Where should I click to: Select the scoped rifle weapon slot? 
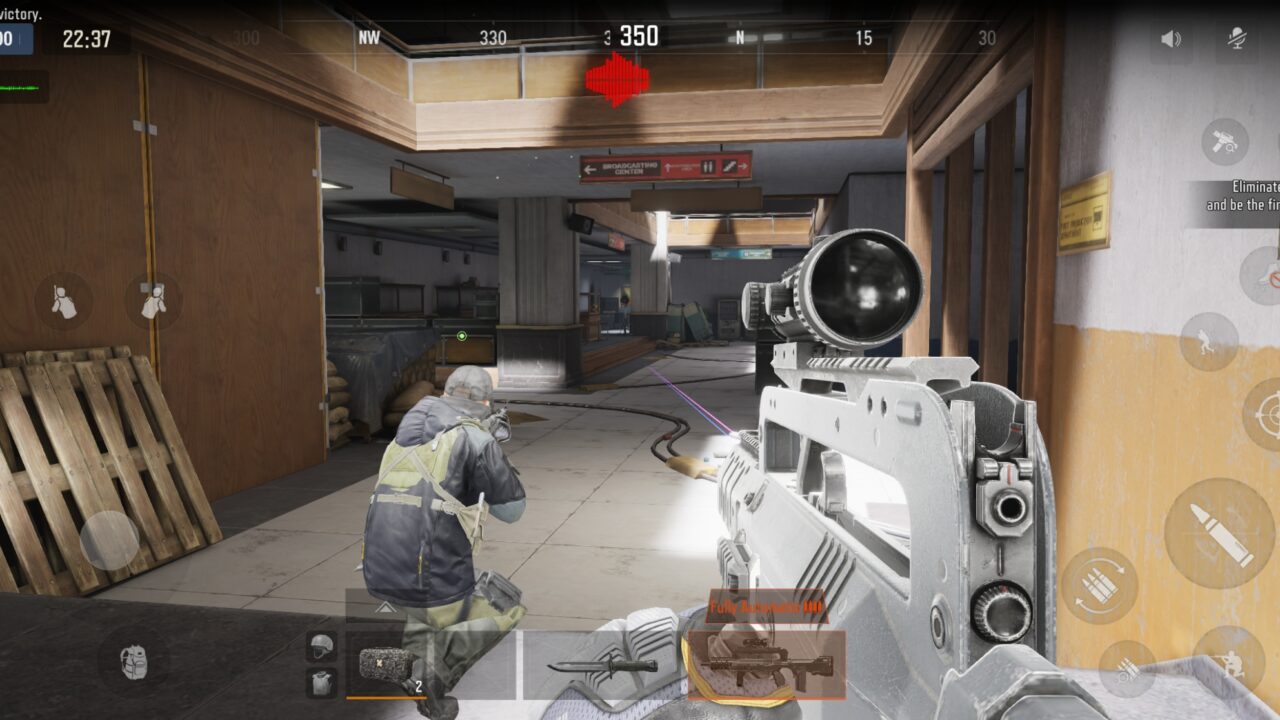(764, 664)
